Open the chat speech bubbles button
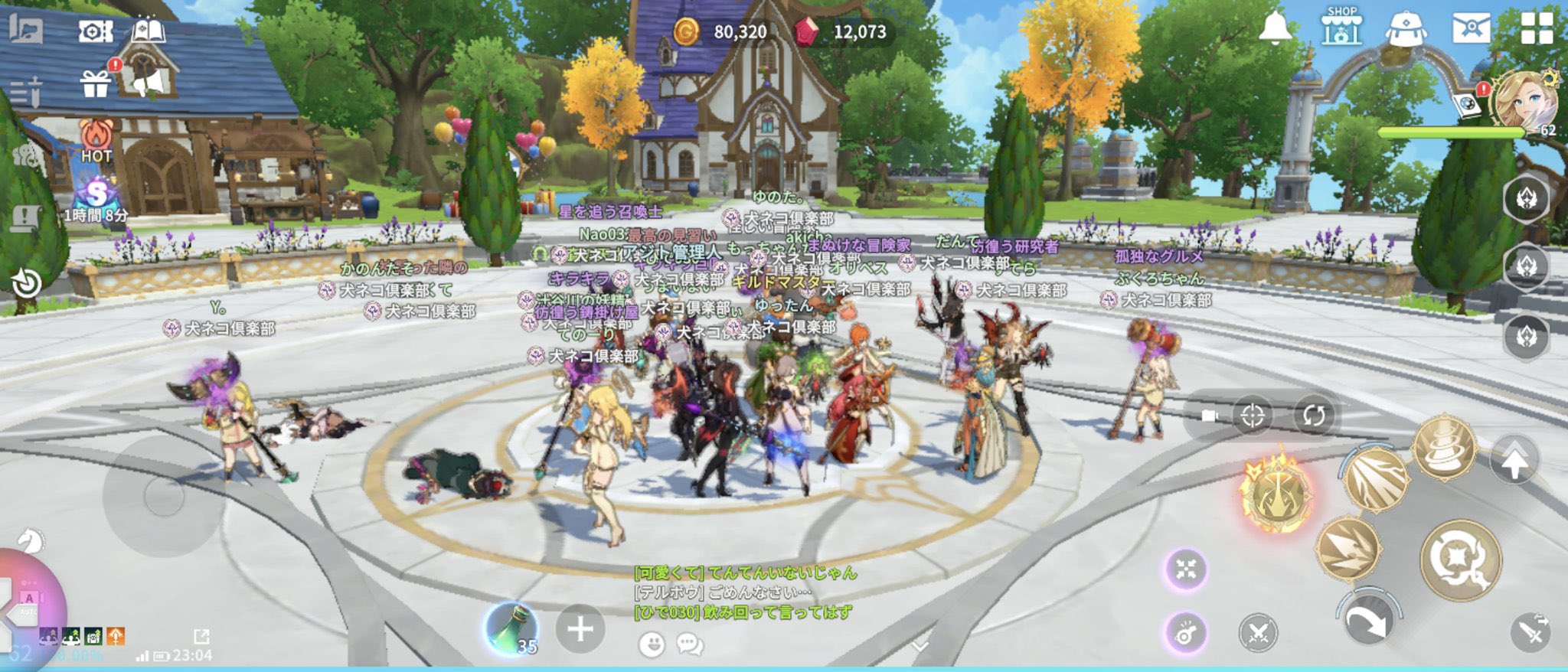Screen dimensions: 1568x672 (x=690, y=644)
